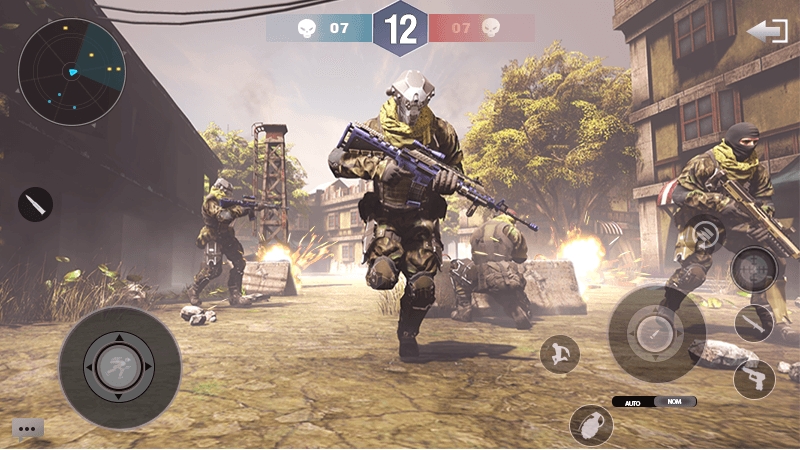800x450 pixels.
Task: Tap the circular radar minimap
Action: 72,71
